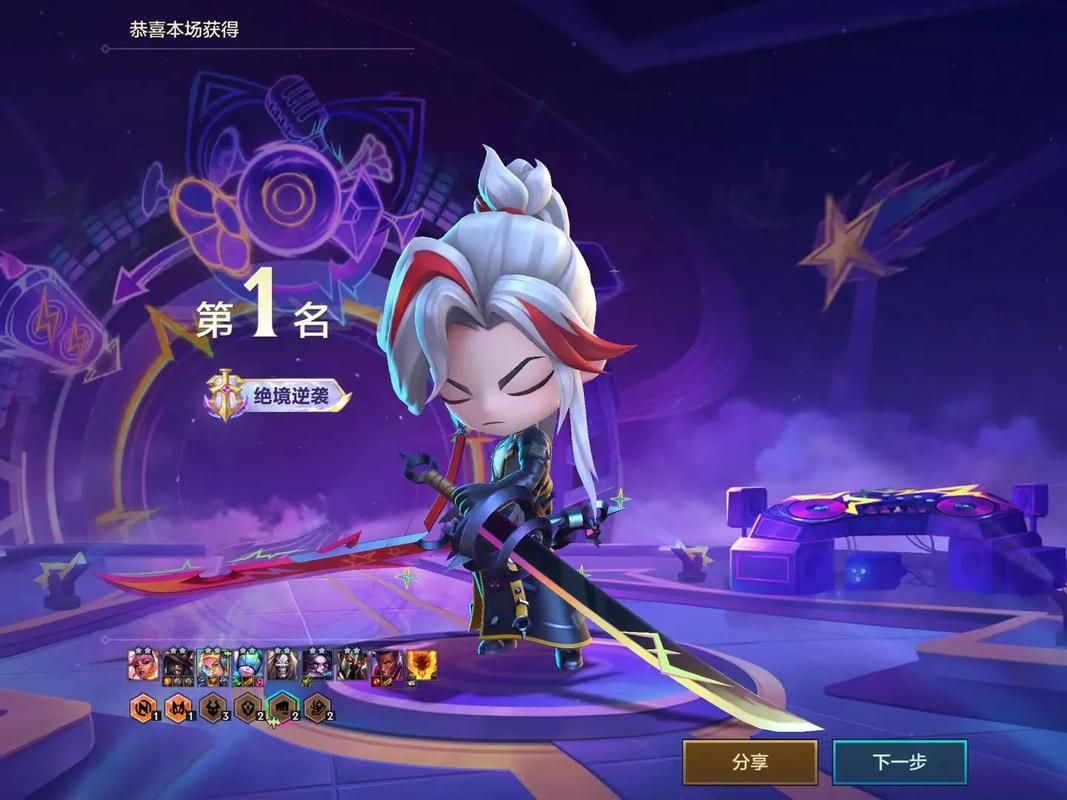Open the 绝境逆袭 achievement badge
Image resolution: width=1067 pixels, height=800 pixels.
click(x=278, y=396)
